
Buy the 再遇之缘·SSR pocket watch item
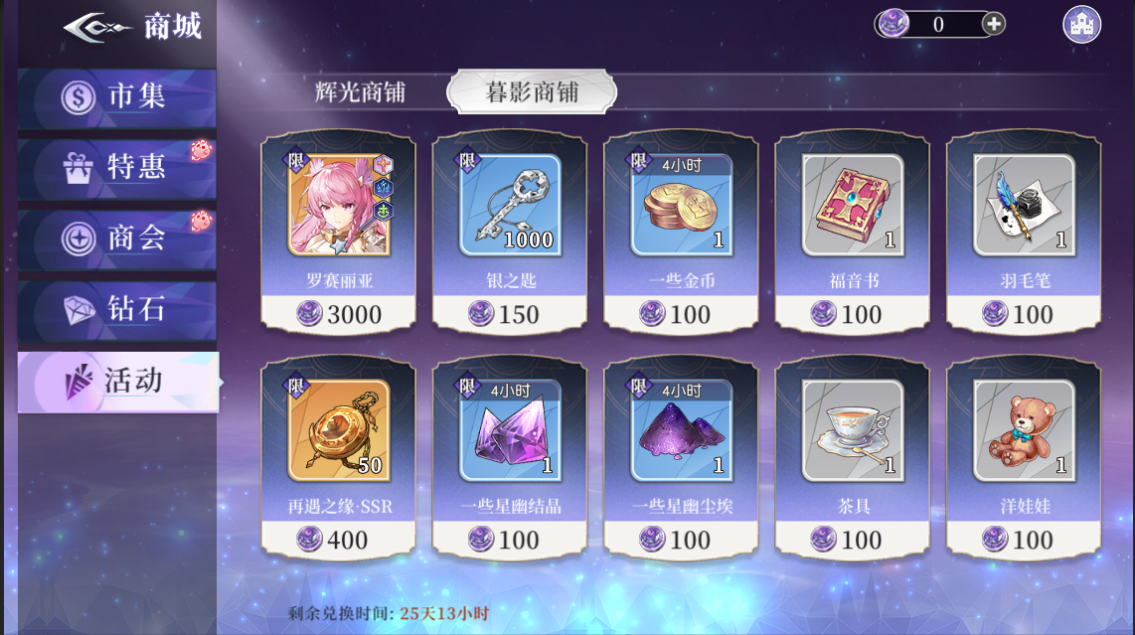(x=338, y=457)
